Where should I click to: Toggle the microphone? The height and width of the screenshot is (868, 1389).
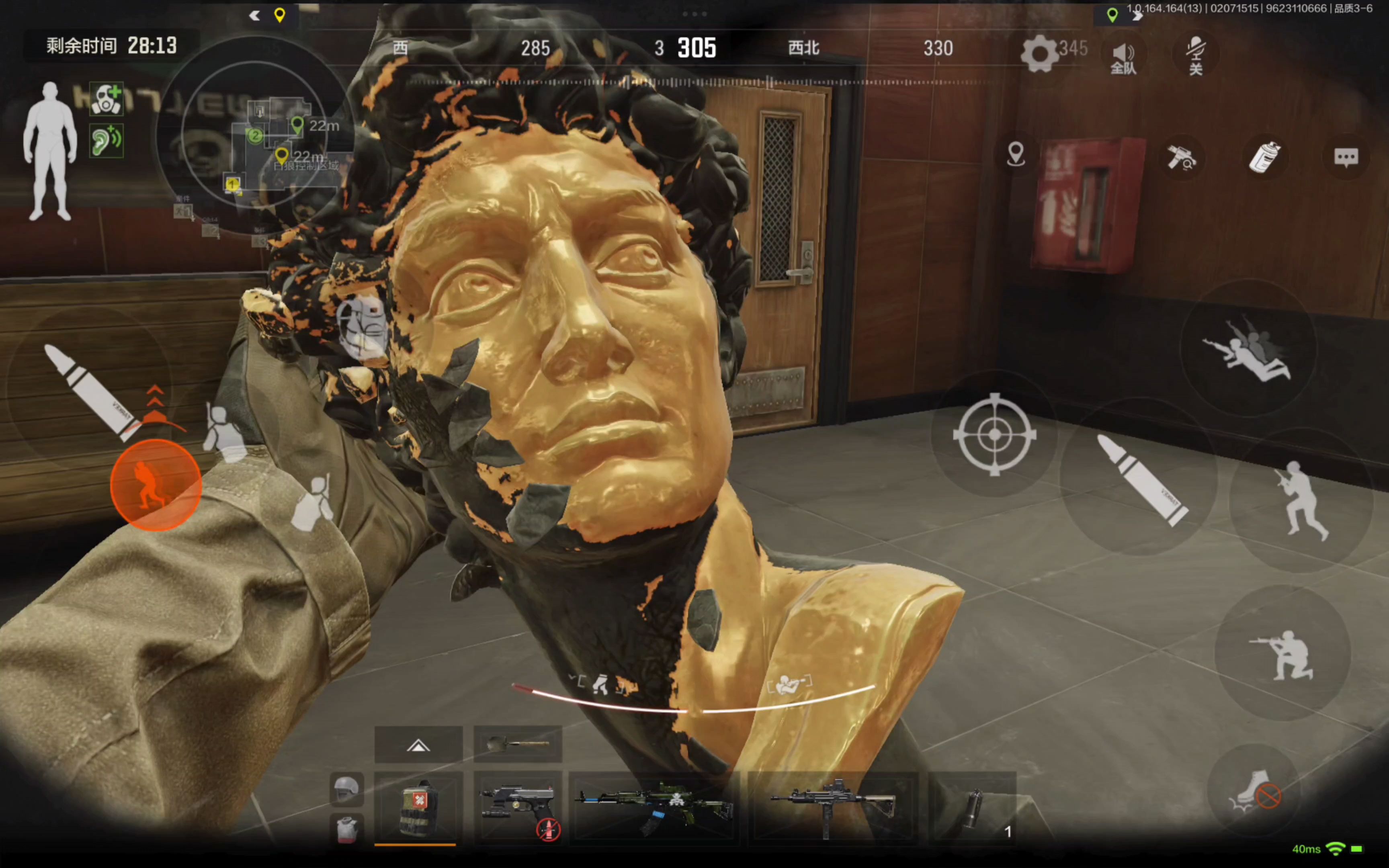pos(1196,56)
